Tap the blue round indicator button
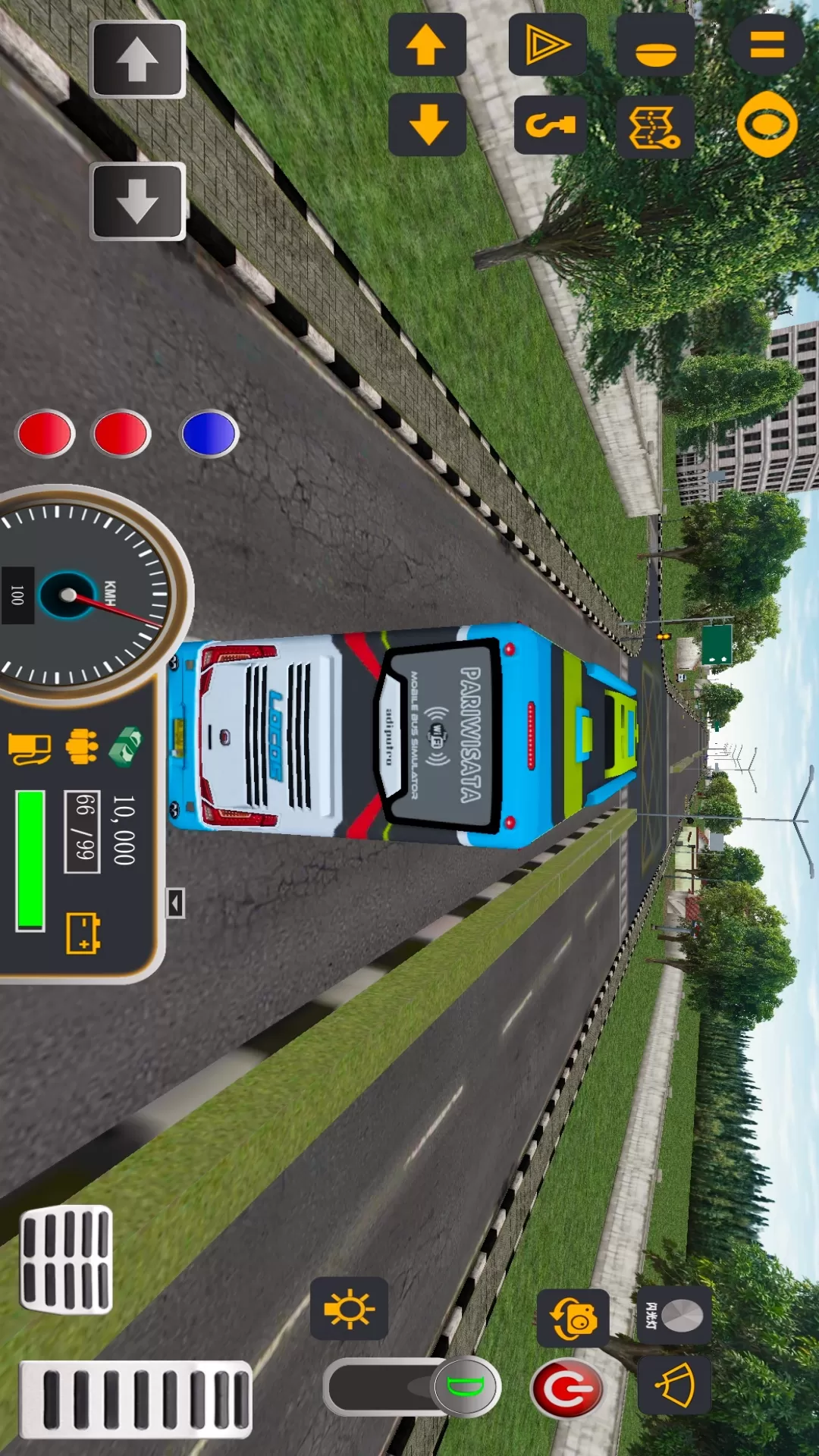The image size is (819, 1456). (x=209, y=434)
